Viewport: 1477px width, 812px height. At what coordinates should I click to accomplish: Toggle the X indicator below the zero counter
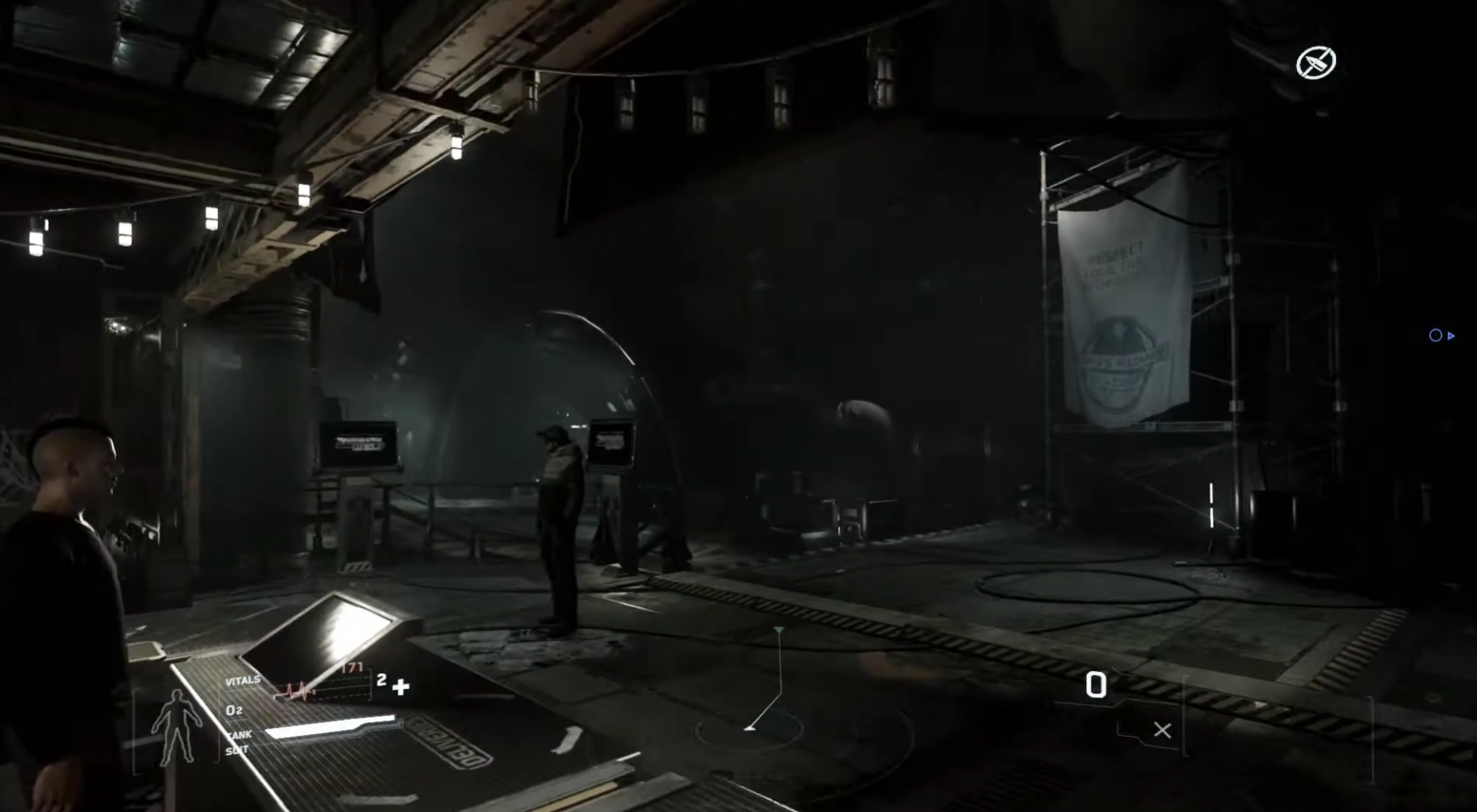pos(1161,729)
